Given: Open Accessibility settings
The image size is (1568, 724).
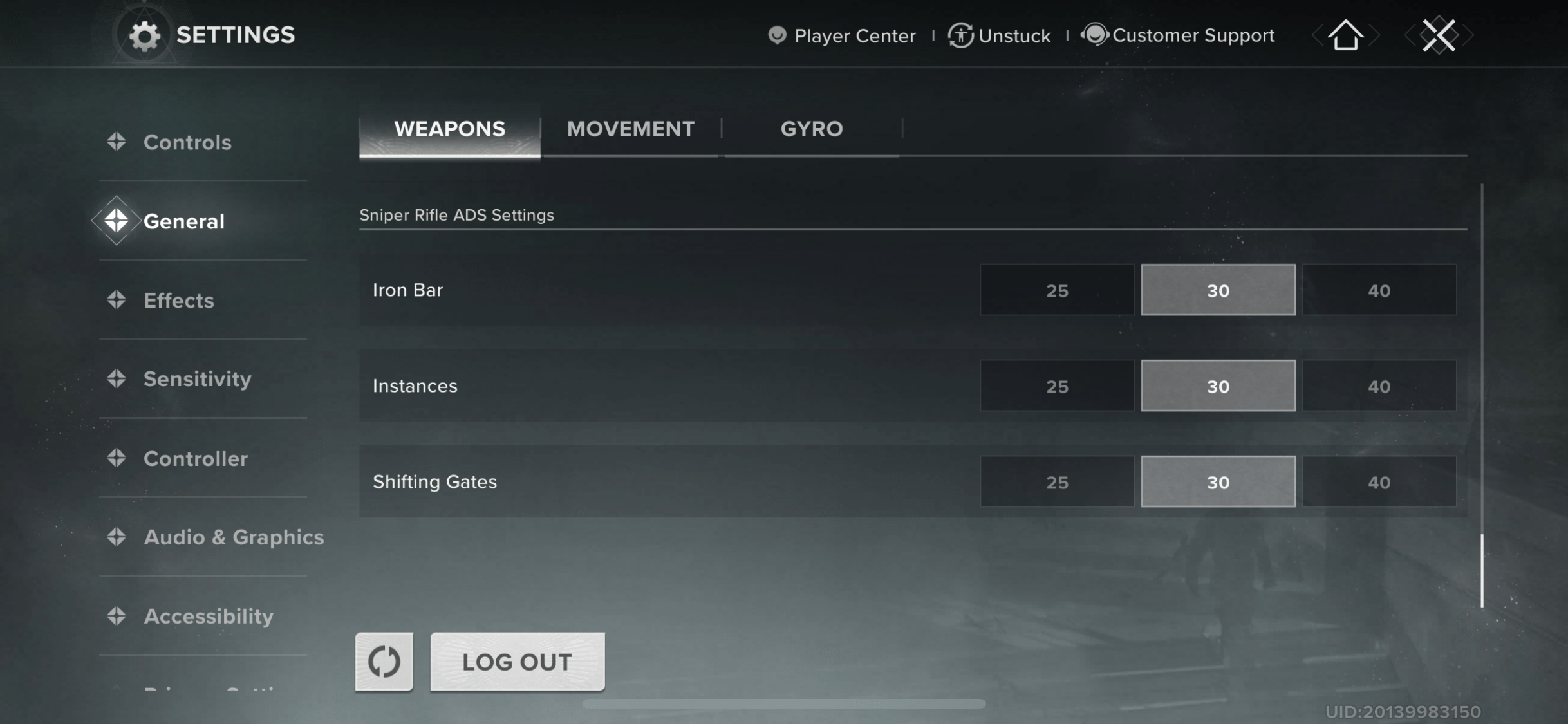Looking at the screenshot, I should tap(209, 616).
